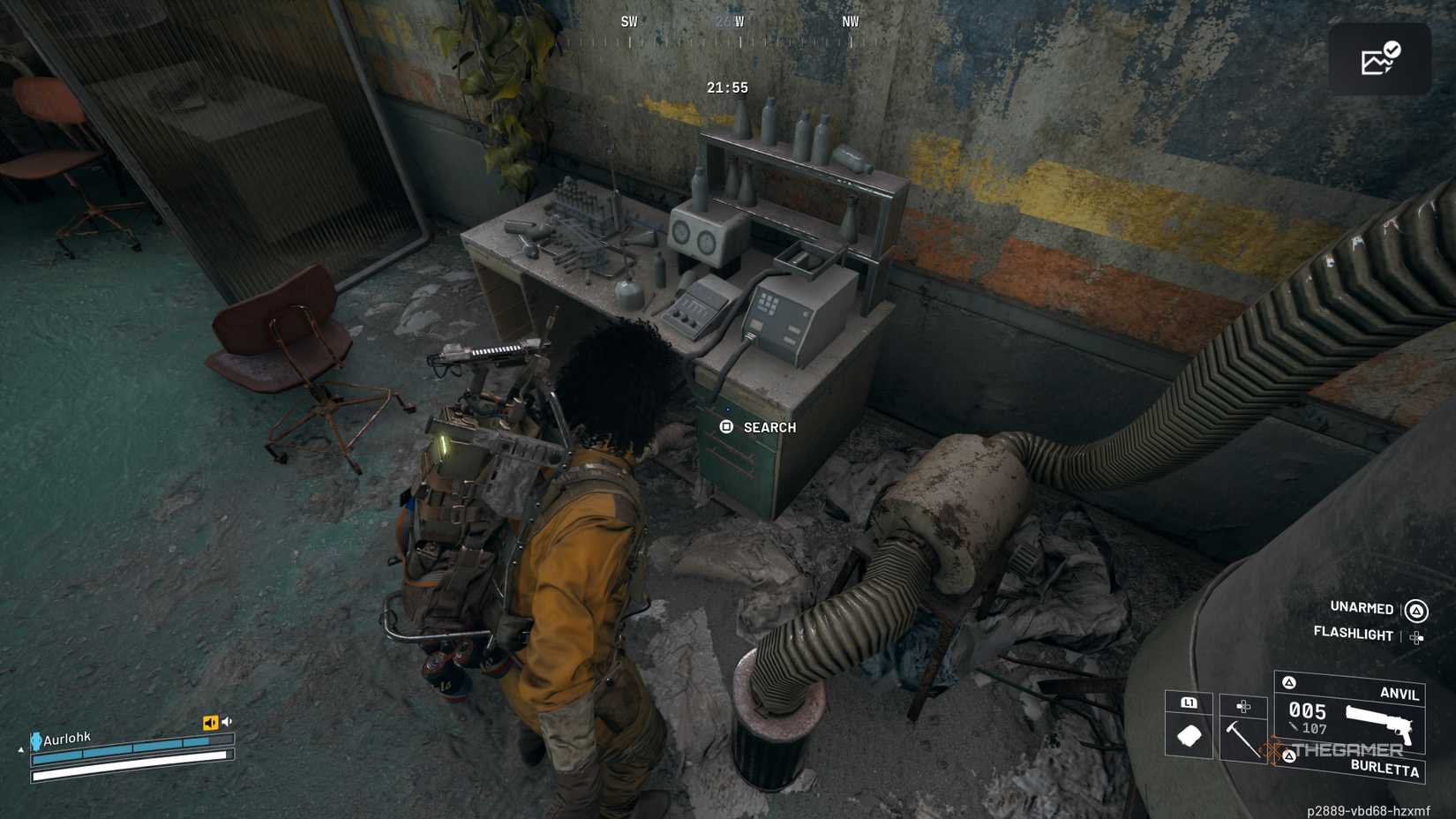Click the ammo count reading 005
This screenshot has height=819, width=1456.
[x=1308, y=711]
